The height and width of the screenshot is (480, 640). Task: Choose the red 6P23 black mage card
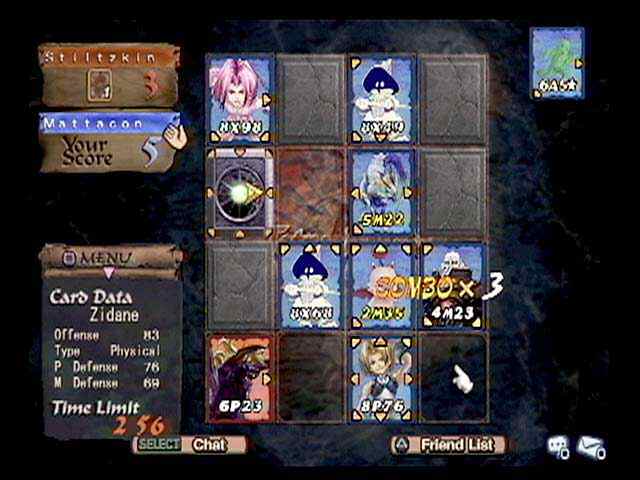pos(240,378)
